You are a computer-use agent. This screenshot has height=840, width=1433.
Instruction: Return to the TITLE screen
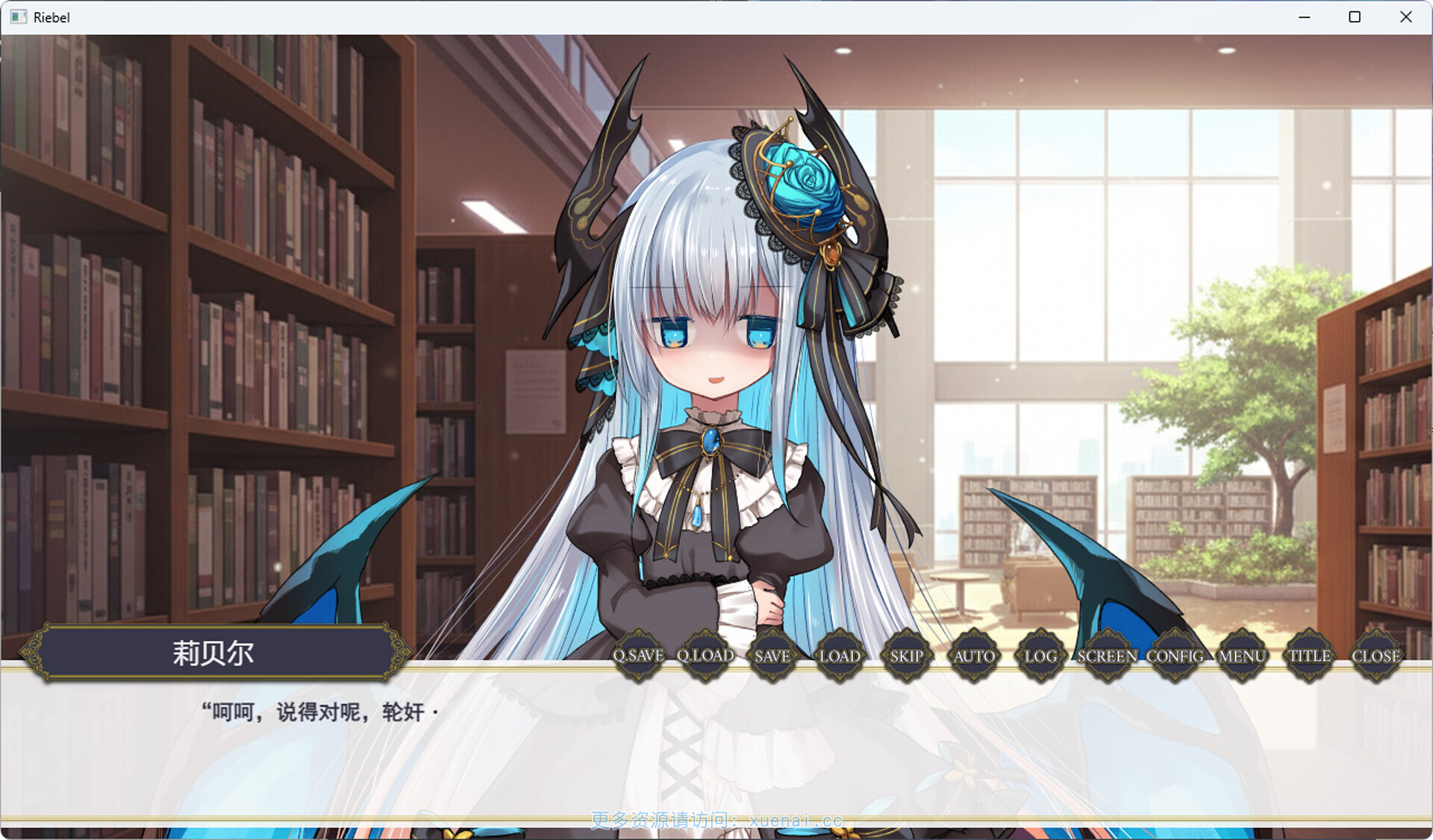1309,656
